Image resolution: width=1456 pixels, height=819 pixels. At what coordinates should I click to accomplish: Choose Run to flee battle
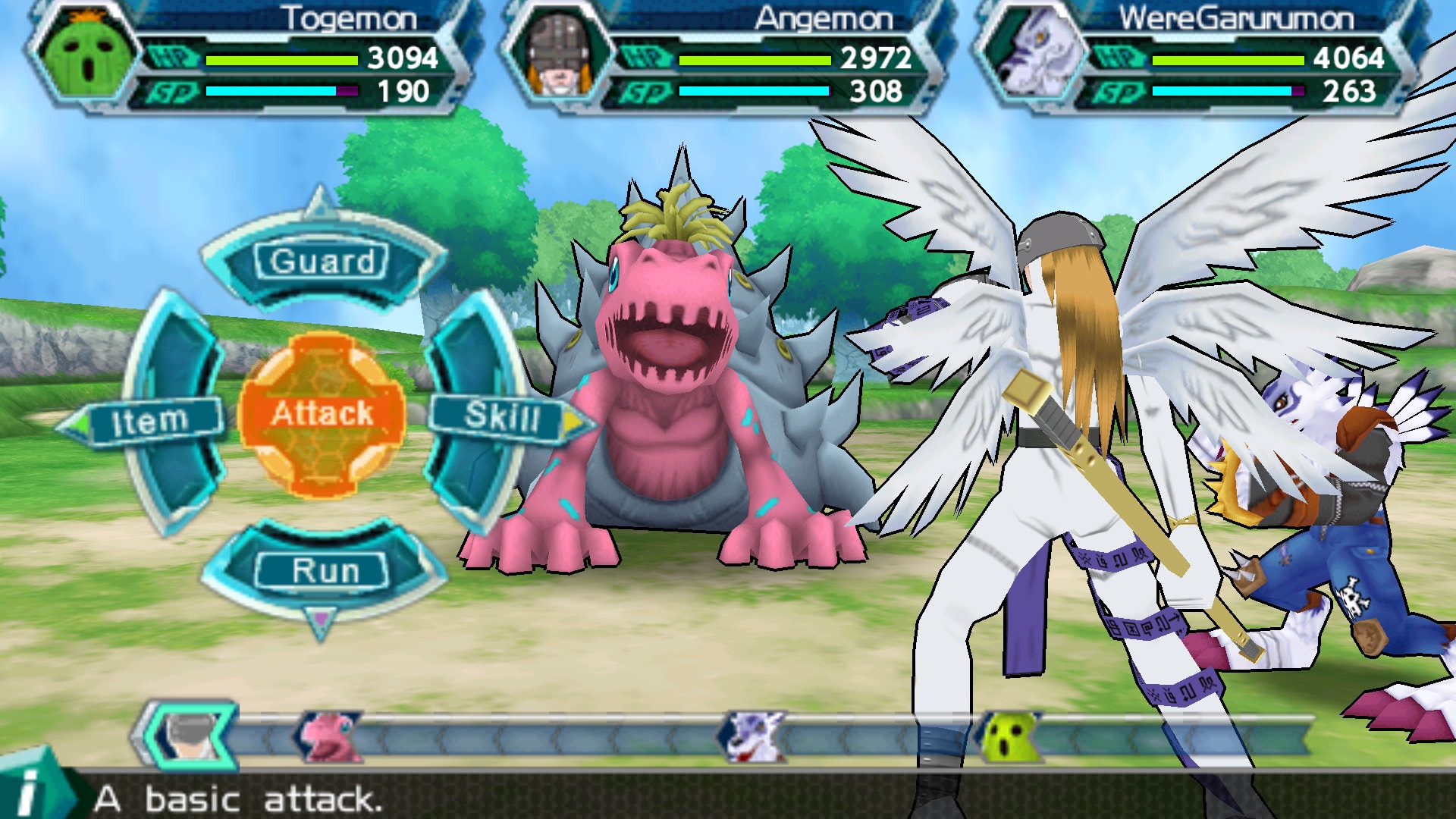(324, 570)
